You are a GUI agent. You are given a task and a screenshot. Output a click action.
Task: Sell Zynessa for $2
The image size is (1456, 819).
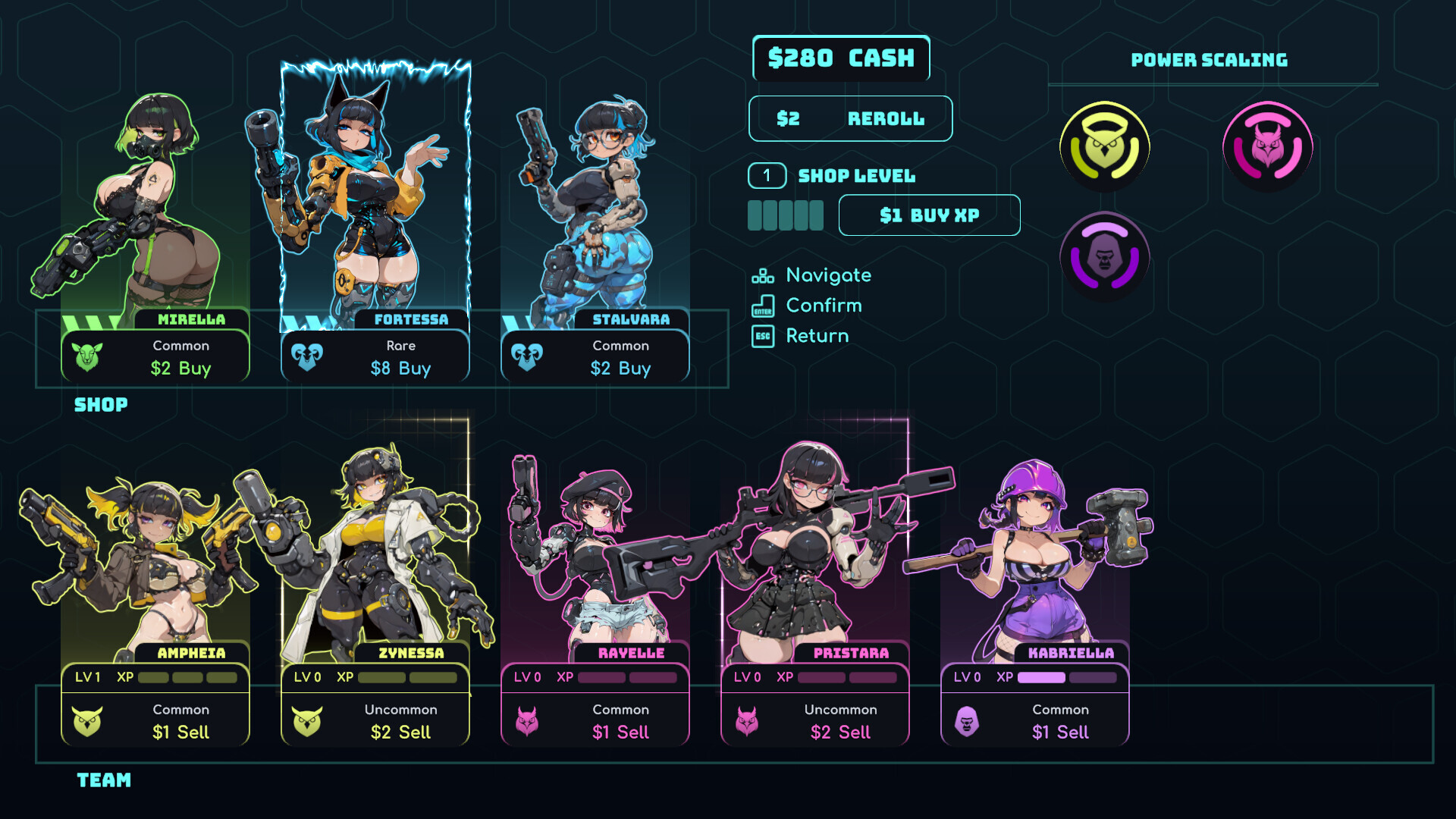click(x=400, y=732)
